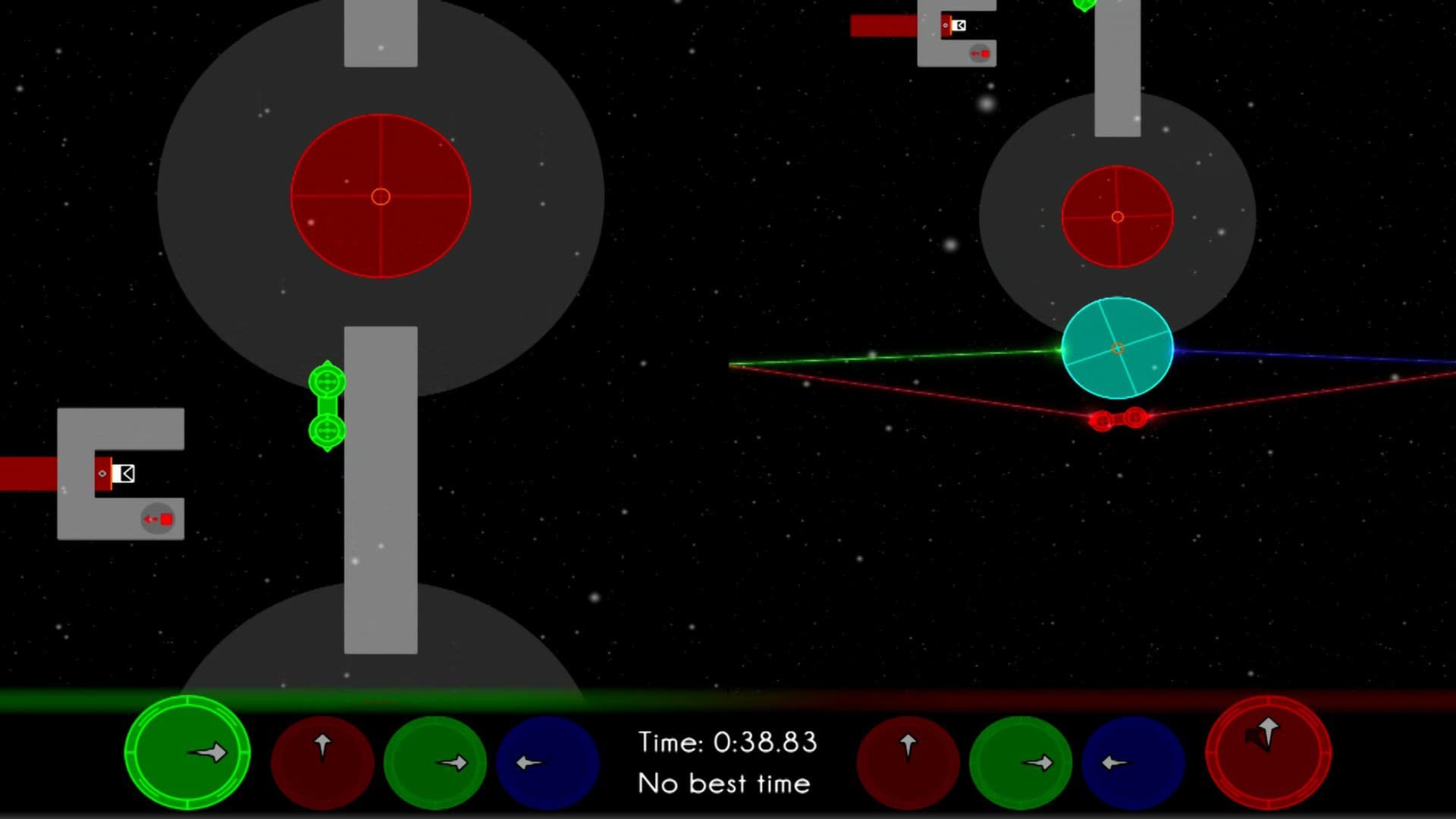Screen dimensions: 1456x819
Task: Select green player's red up-arrow button
Action: click(322, 761)
